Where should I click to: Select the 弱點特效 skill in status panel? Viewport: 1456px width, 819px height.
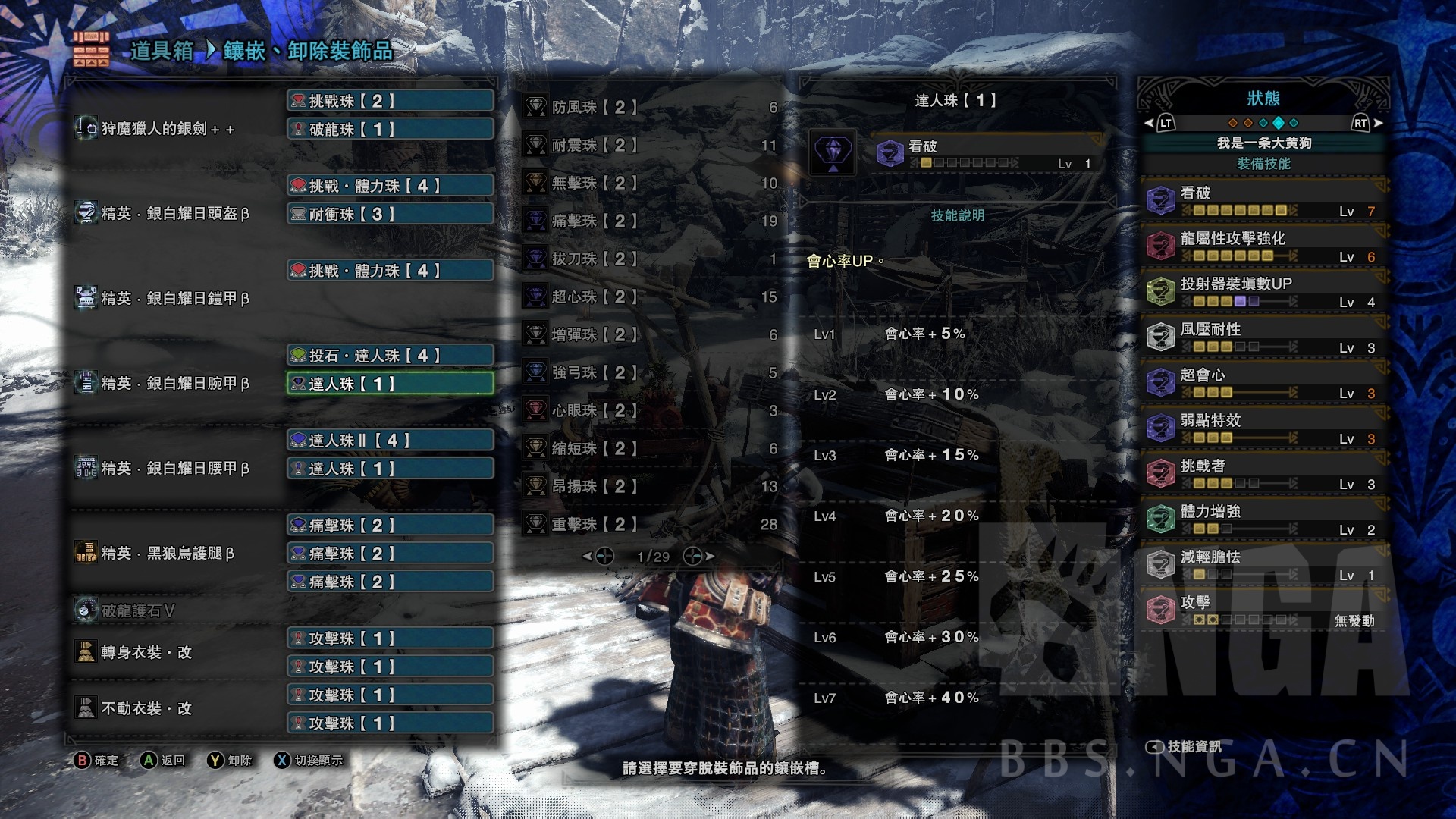tap(1263, 428)
